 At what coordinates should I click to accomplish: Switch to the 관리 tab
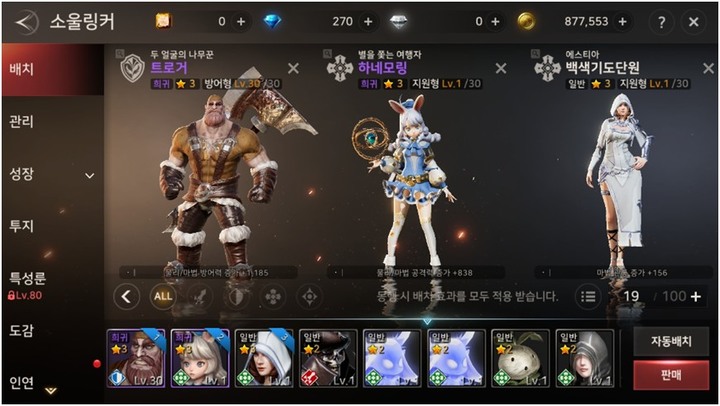pyautogui.click(x=22, y=122)
